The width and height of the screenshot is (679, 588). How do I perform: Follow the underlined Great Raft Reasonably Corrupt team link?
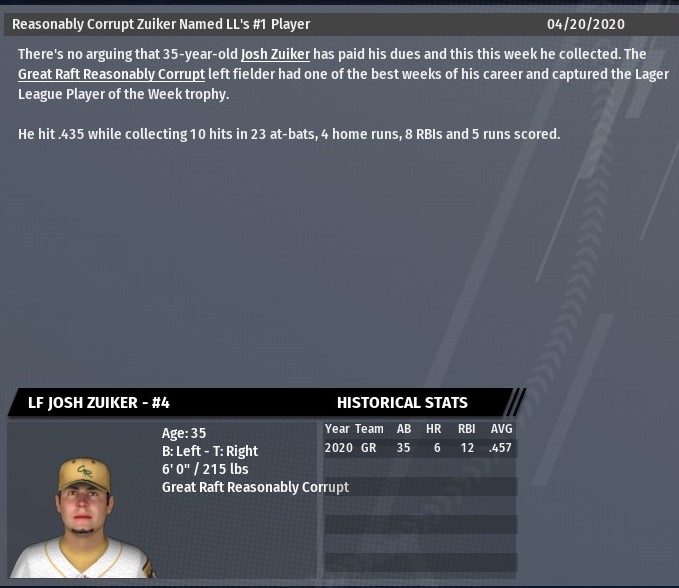pos(111,74)
